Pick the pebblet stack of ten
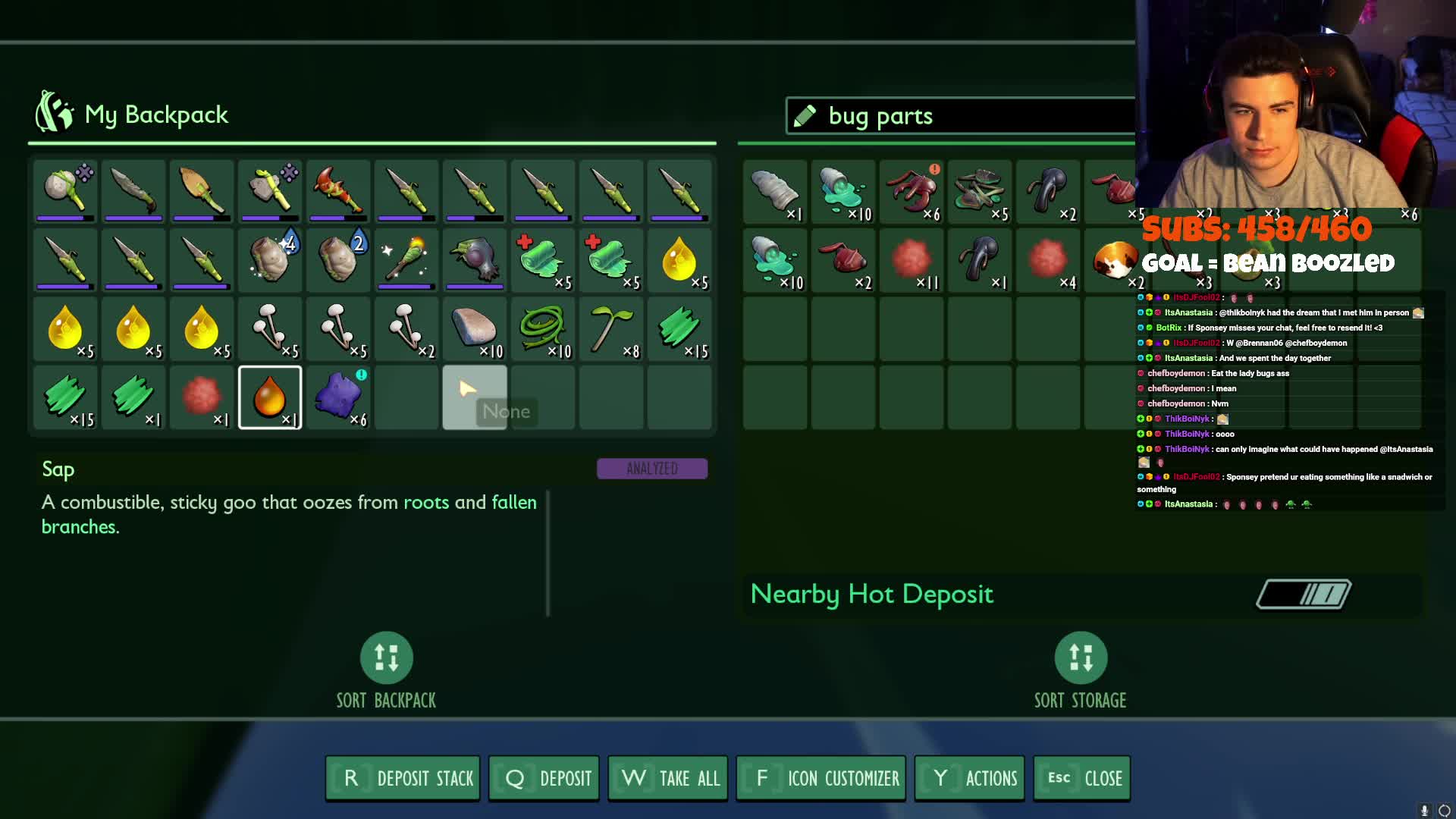The width and height of the screenshot is (1456, 819). pos(475,329)
